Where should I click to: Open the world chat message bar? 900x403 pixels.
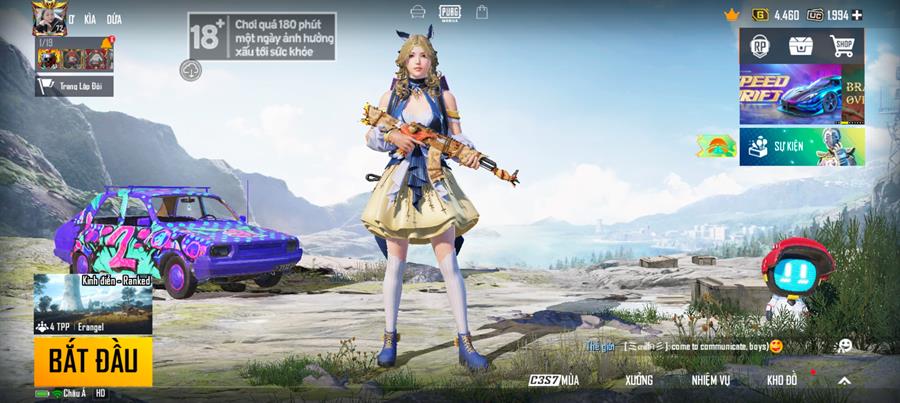(x=690, y=346)
